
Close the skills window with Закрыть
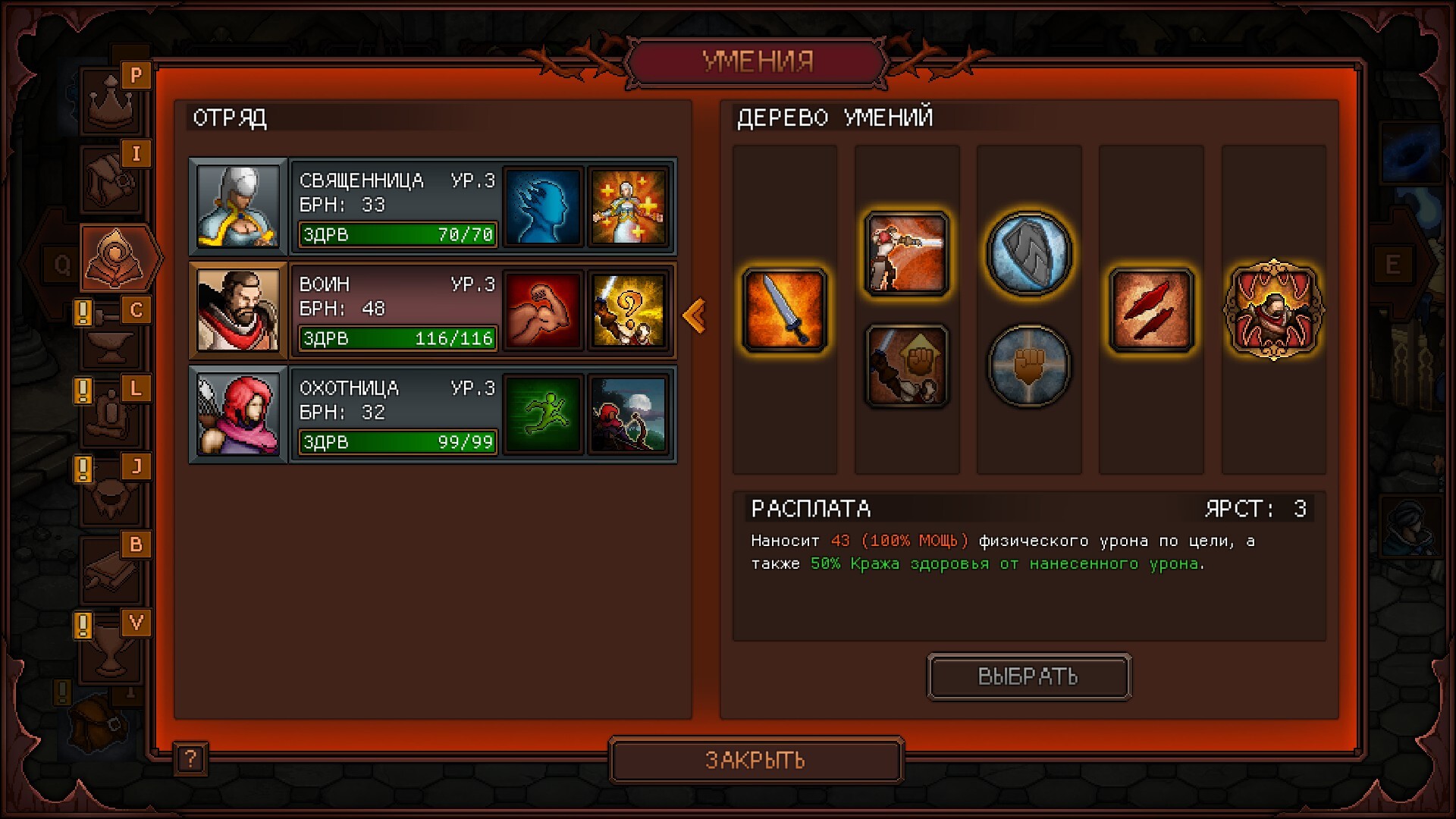click(755, 760)
